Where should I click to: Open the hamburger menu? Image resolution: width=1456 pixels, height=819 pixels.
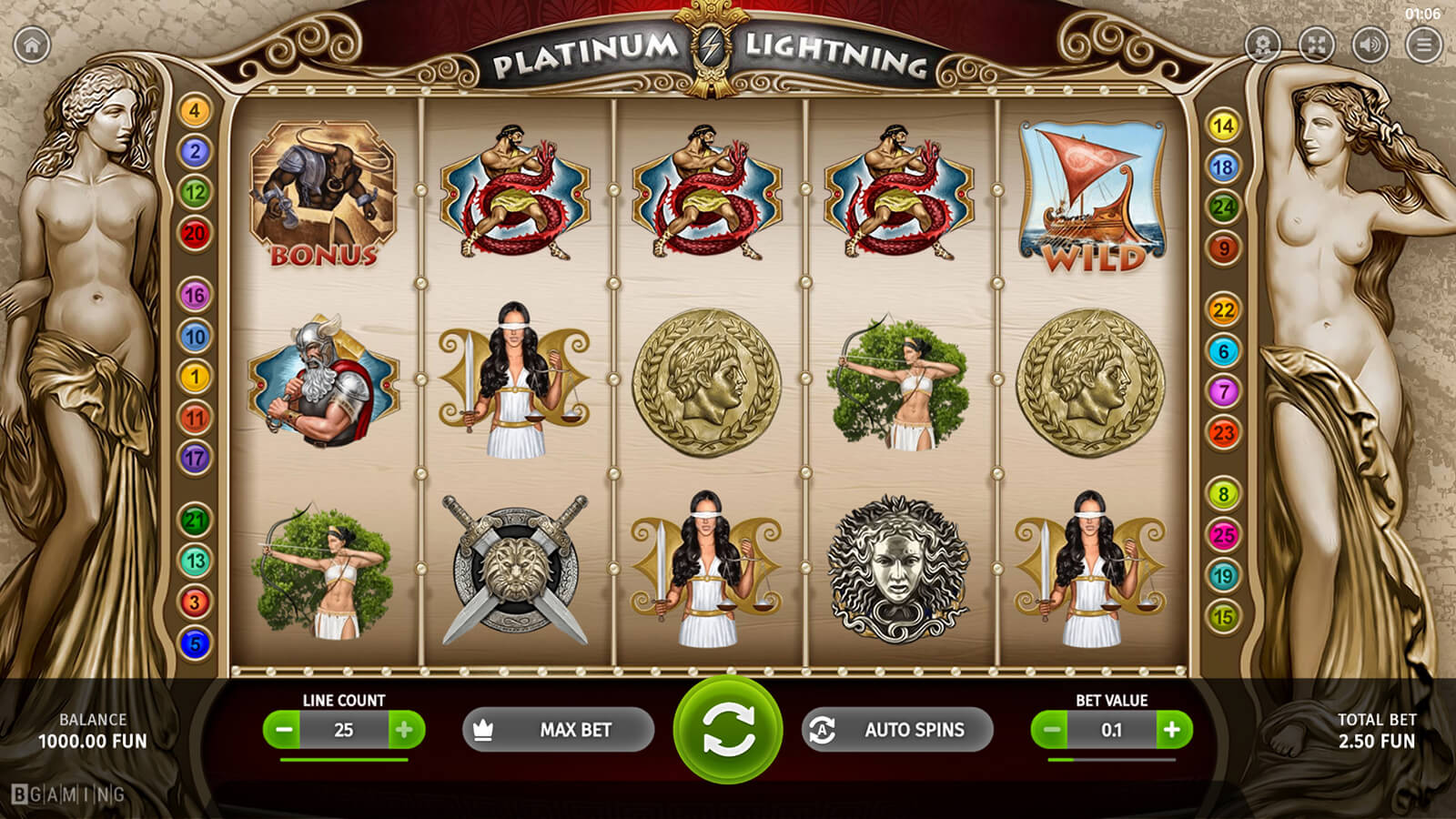[x=1423, y=44]
